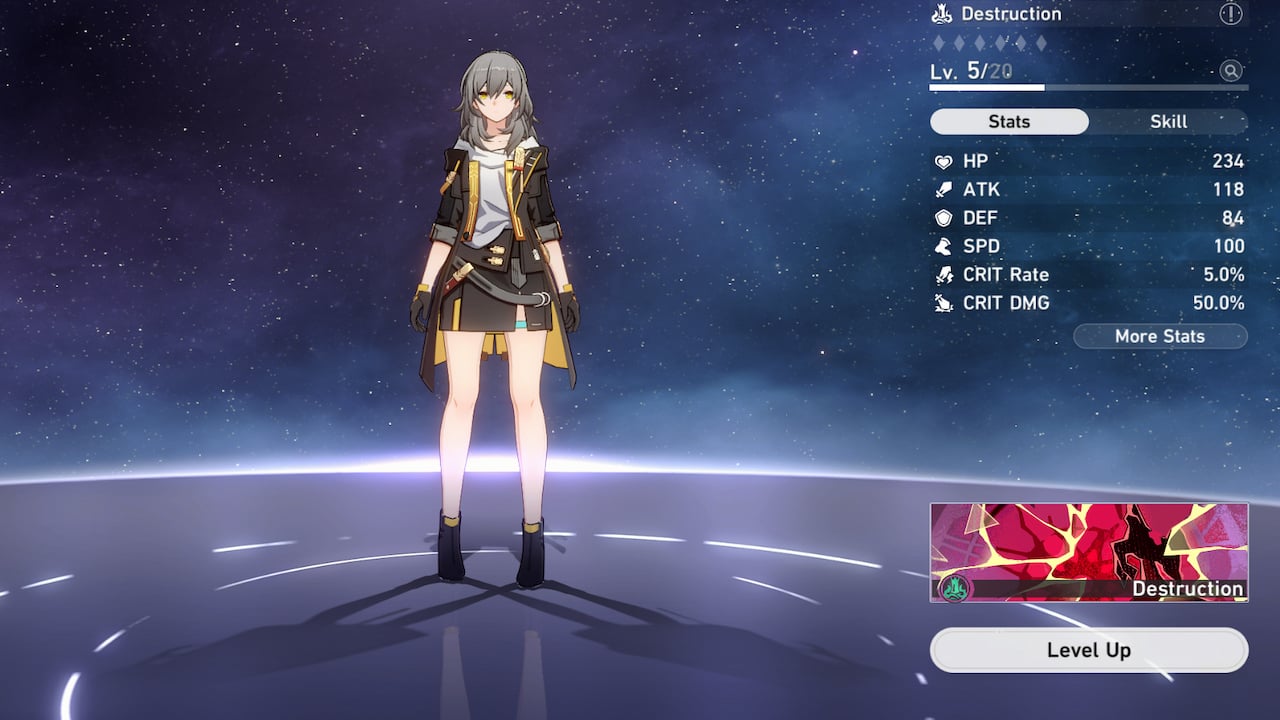
Task: Click the ATK sword stat icon
Action: tap(943, 189)
